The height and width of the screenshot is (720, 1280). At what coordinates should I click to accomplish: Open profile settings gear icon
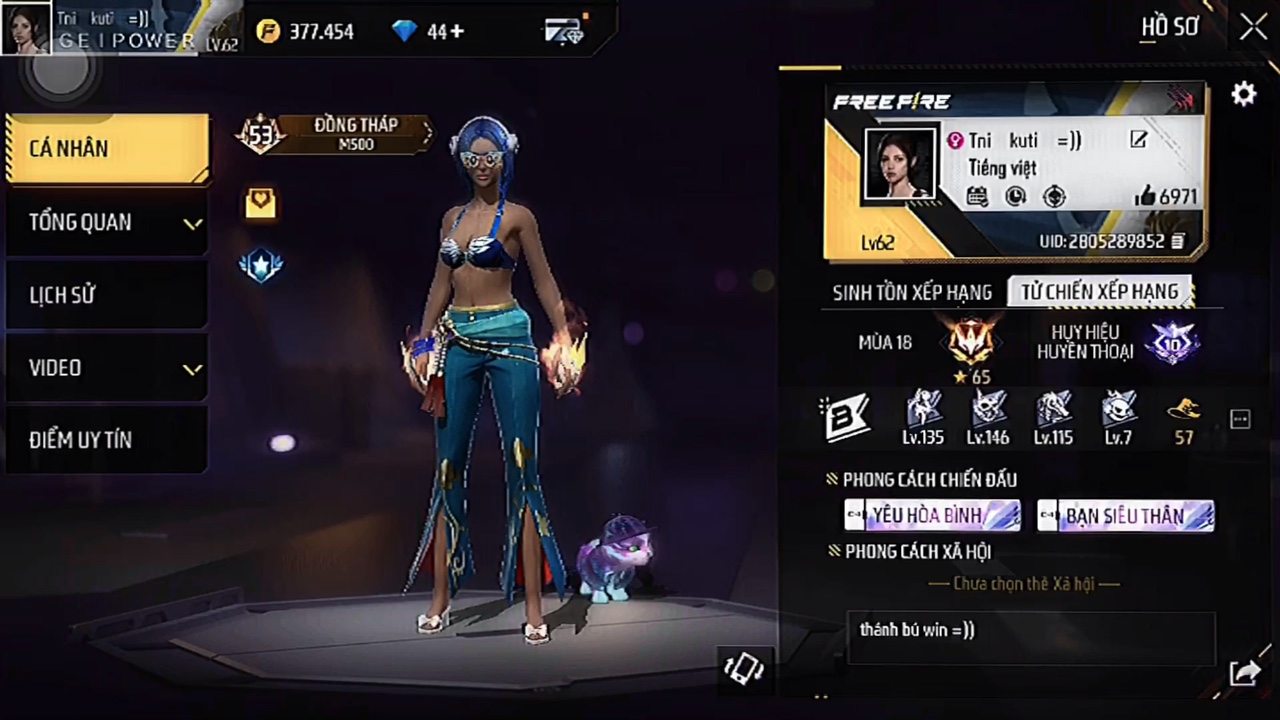pos(1243,94)
